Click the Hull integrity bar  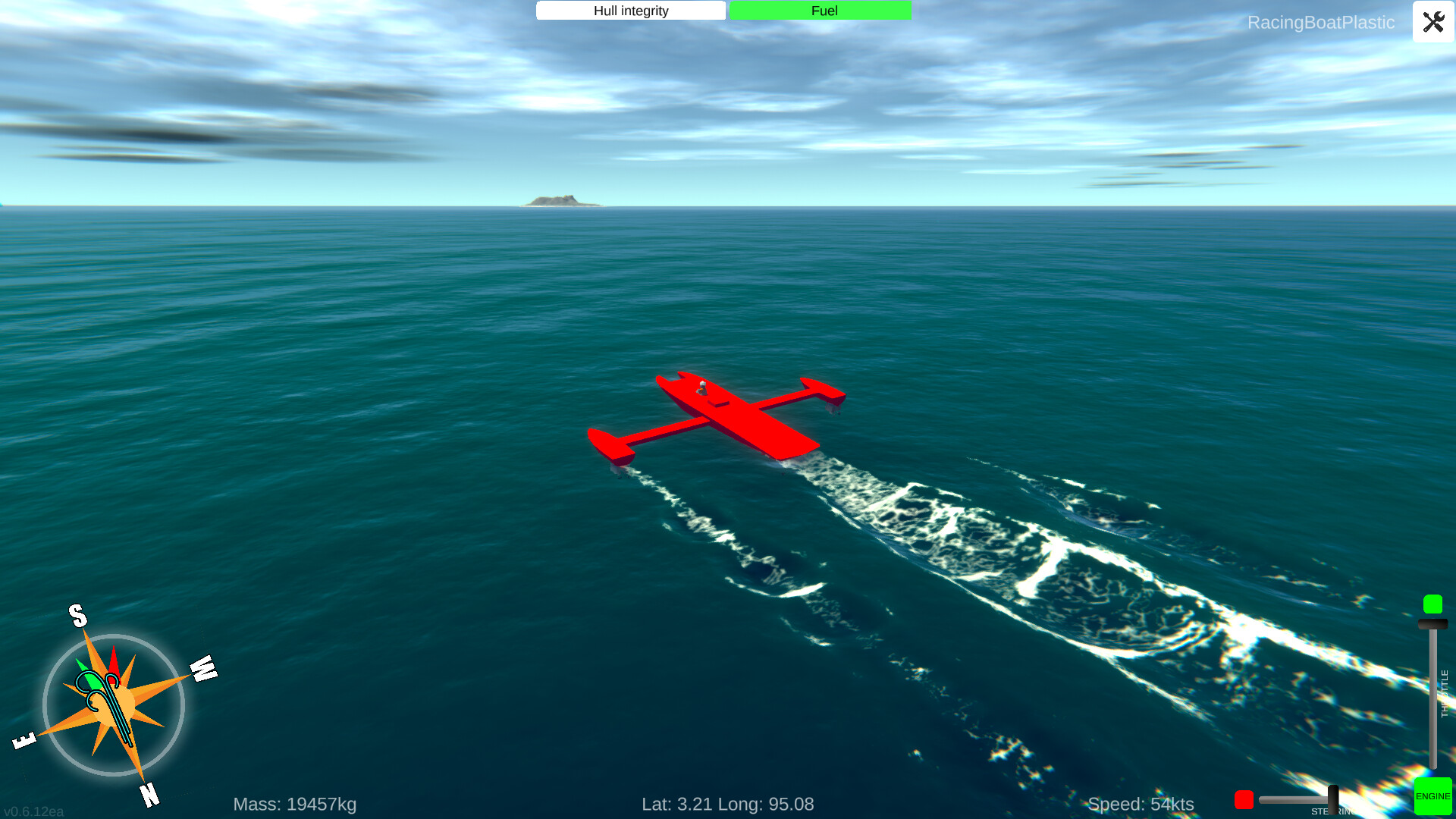coord(630,11)
